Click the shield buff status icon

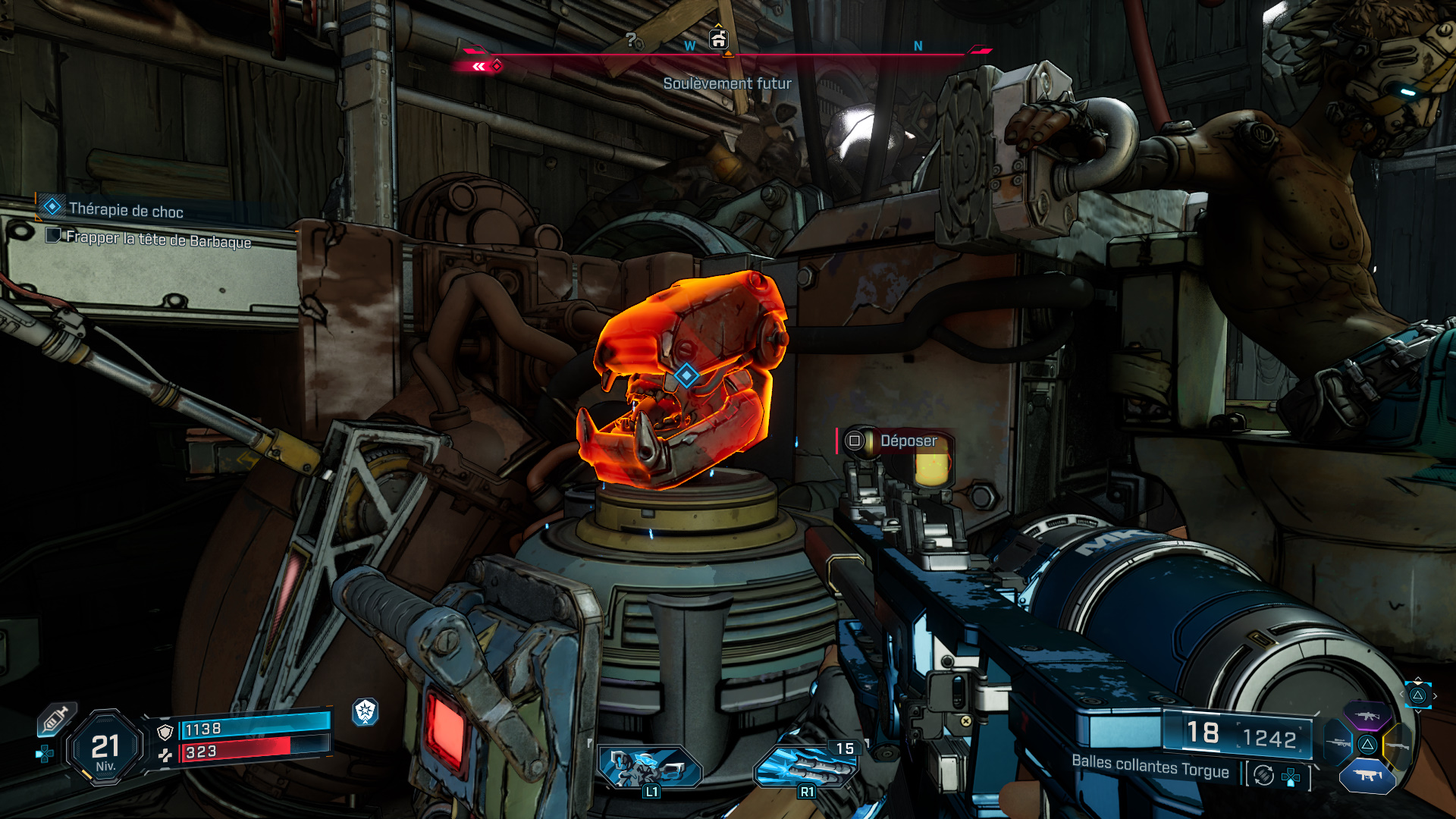pos(366,711)
